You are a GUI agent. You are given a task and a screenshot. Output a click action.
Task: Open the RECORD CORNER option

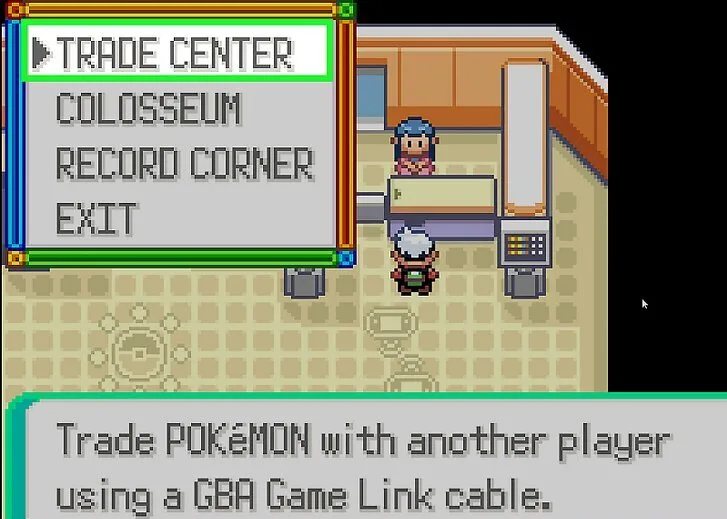coord(184,164)
